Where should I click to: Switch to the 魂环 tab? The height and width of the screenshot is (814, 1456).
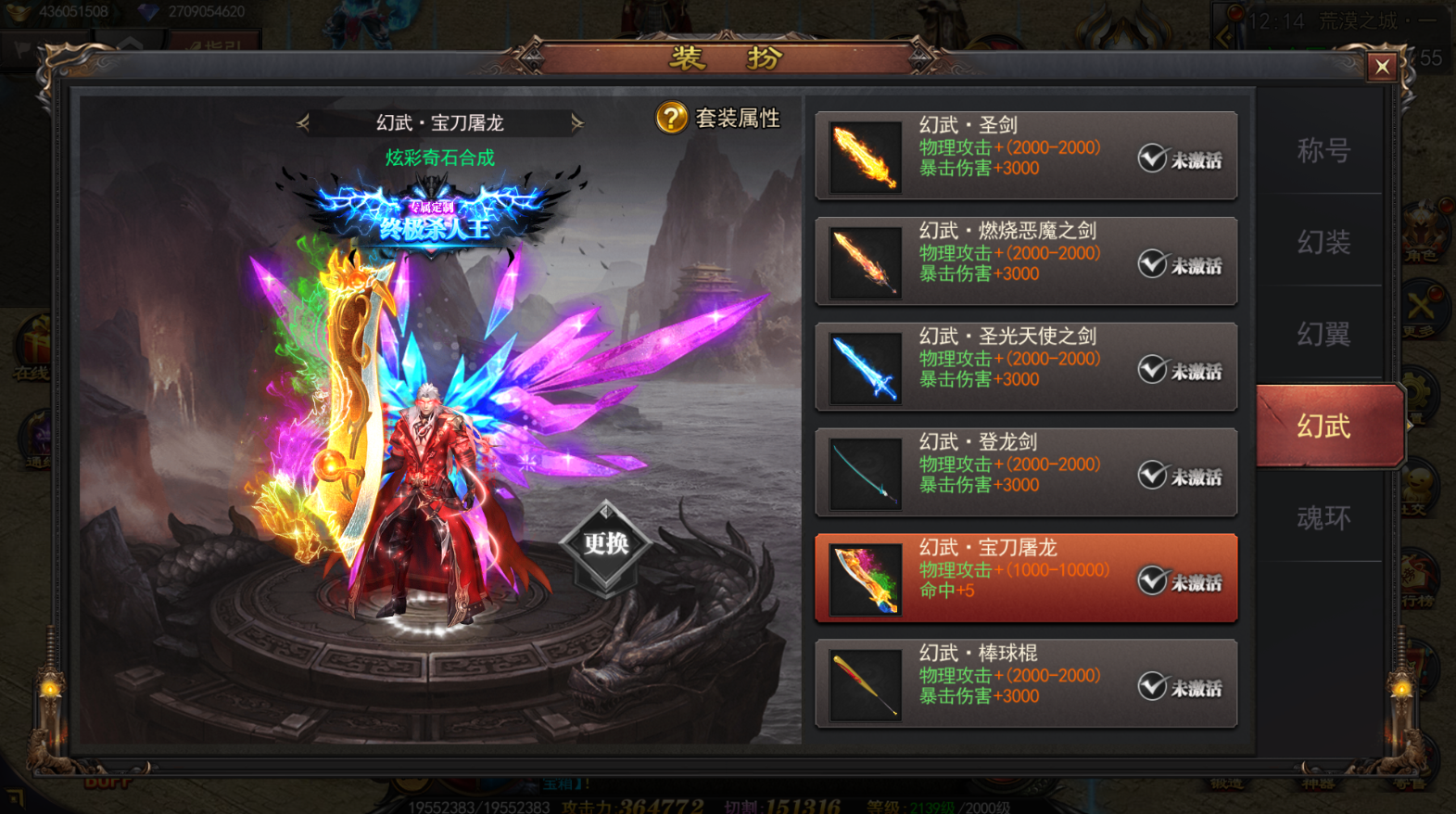pos(1323,517)
